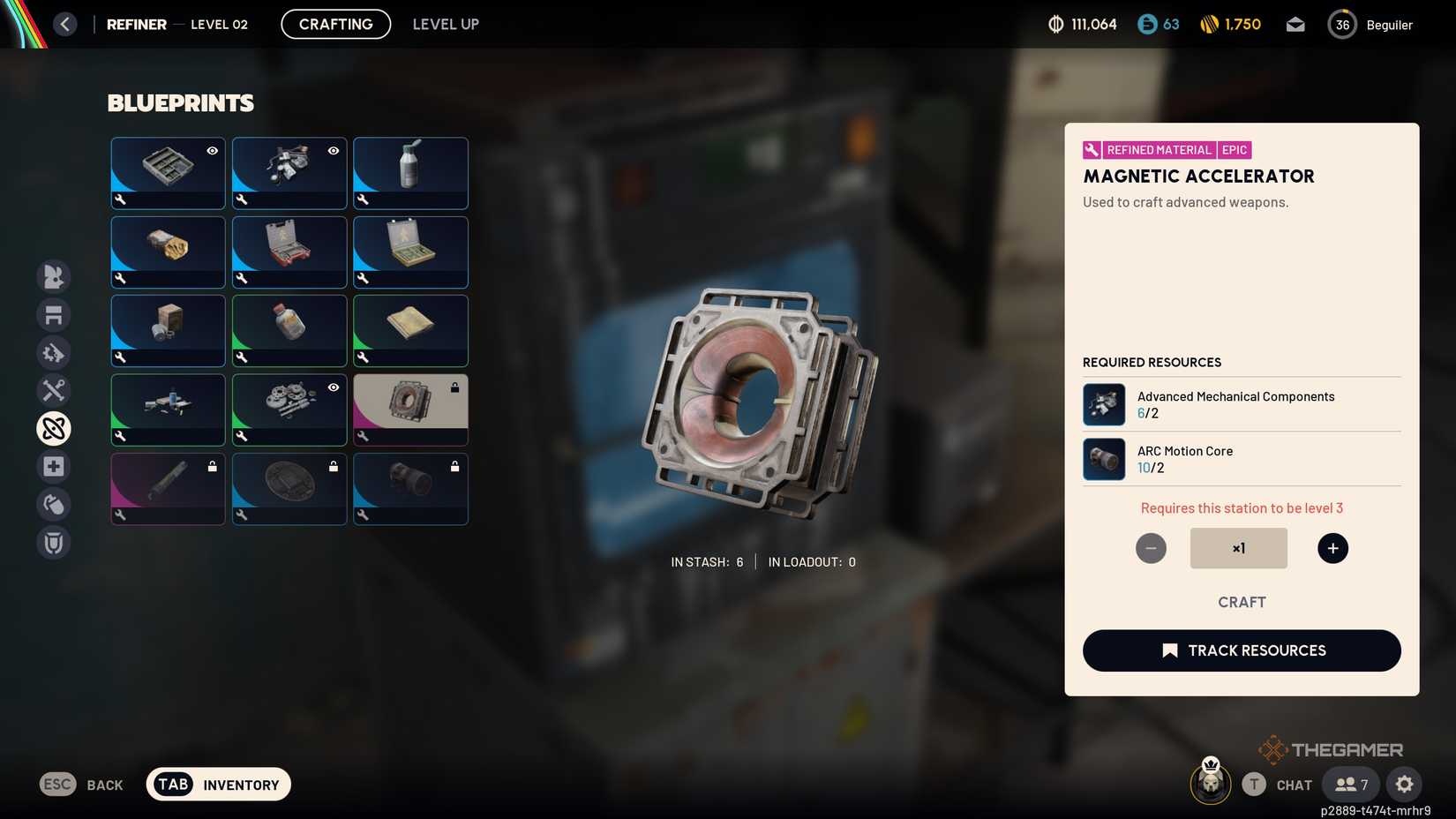The width and height of the screenshot is (1456, 819).
Task: Toggle the eye icon on Advanced Mechanical Components blueprint
Action: (333, 151)
